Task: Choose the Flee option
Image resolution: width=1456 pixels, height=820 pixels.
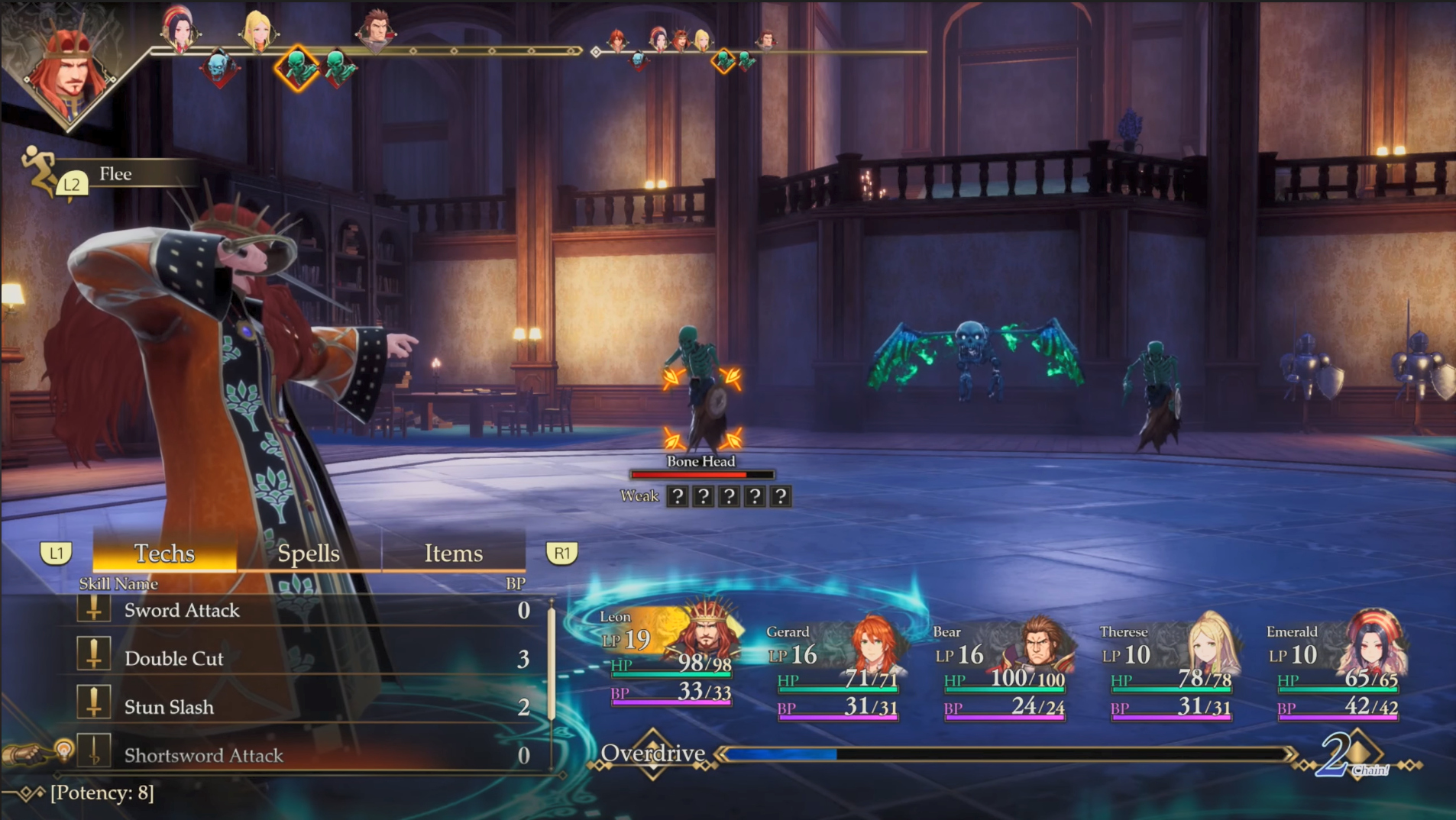Action: click(x=115, y=174)
